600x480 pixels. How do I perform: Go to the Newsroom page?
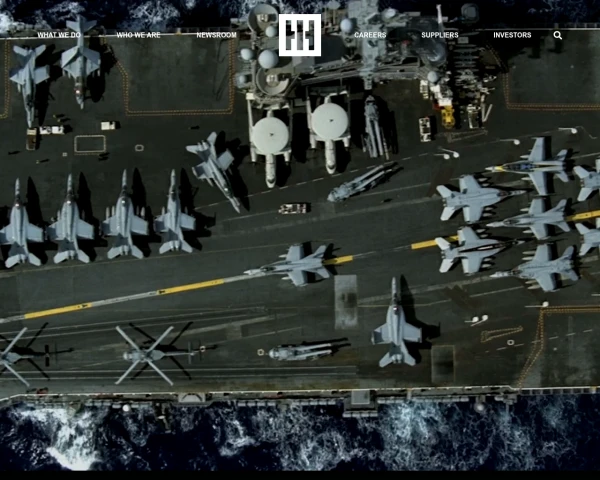click(x=216, y=35)
